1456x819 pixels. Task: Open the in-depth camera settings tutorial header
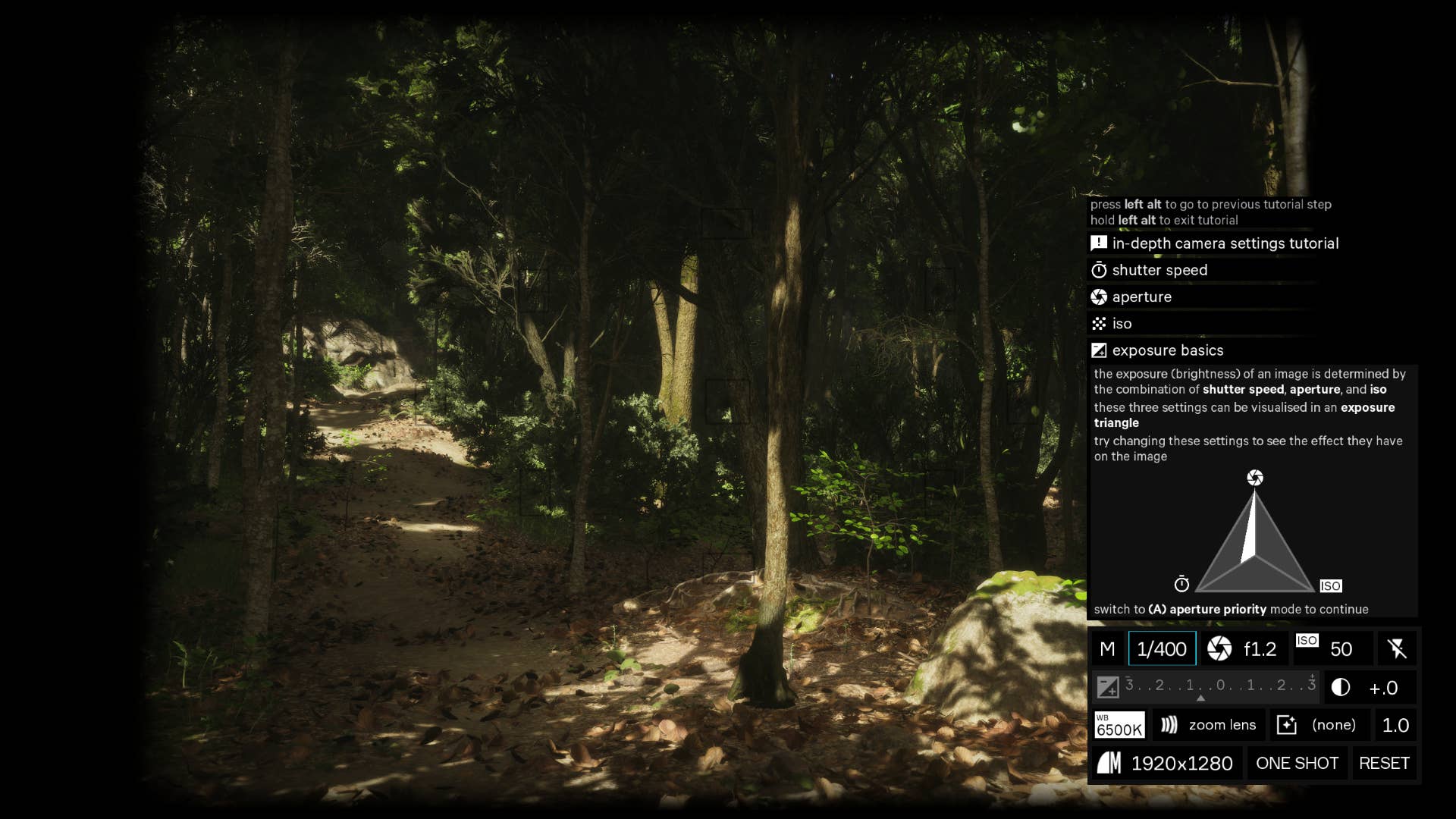click(x=1225, y=243)
